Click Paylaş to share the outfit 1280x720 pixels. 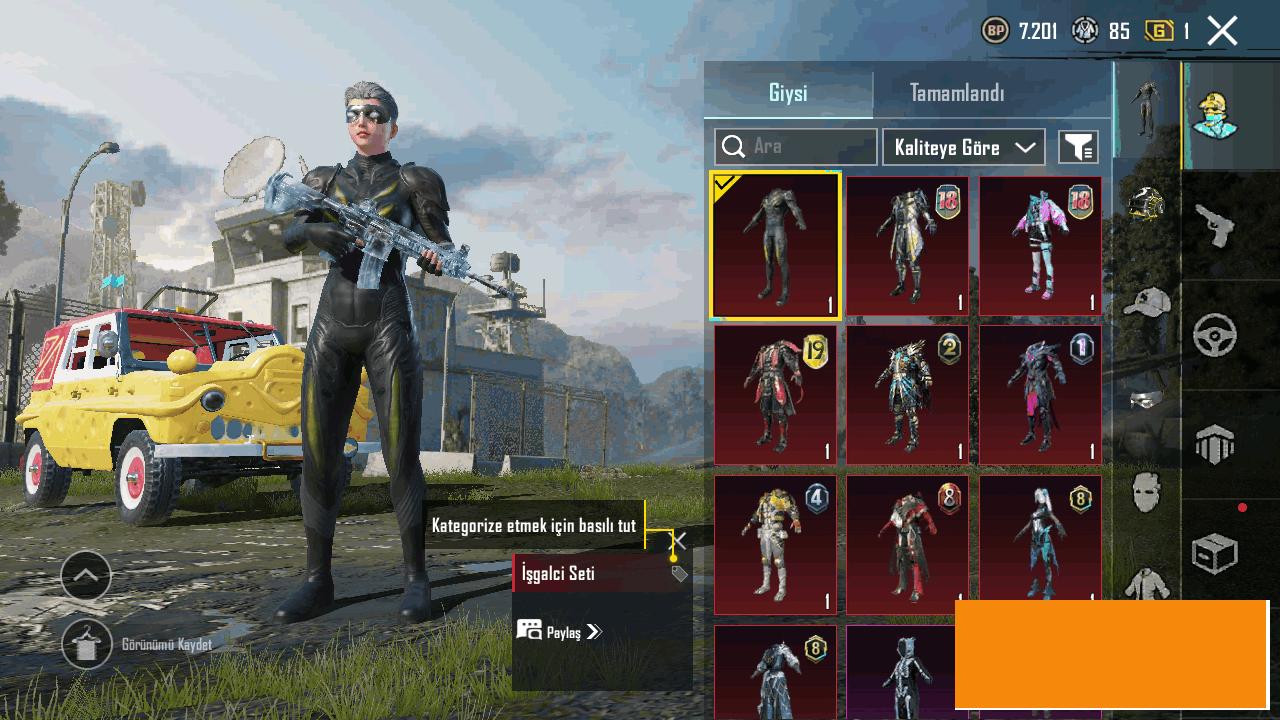pyautogui.click(x=560, y=631)
